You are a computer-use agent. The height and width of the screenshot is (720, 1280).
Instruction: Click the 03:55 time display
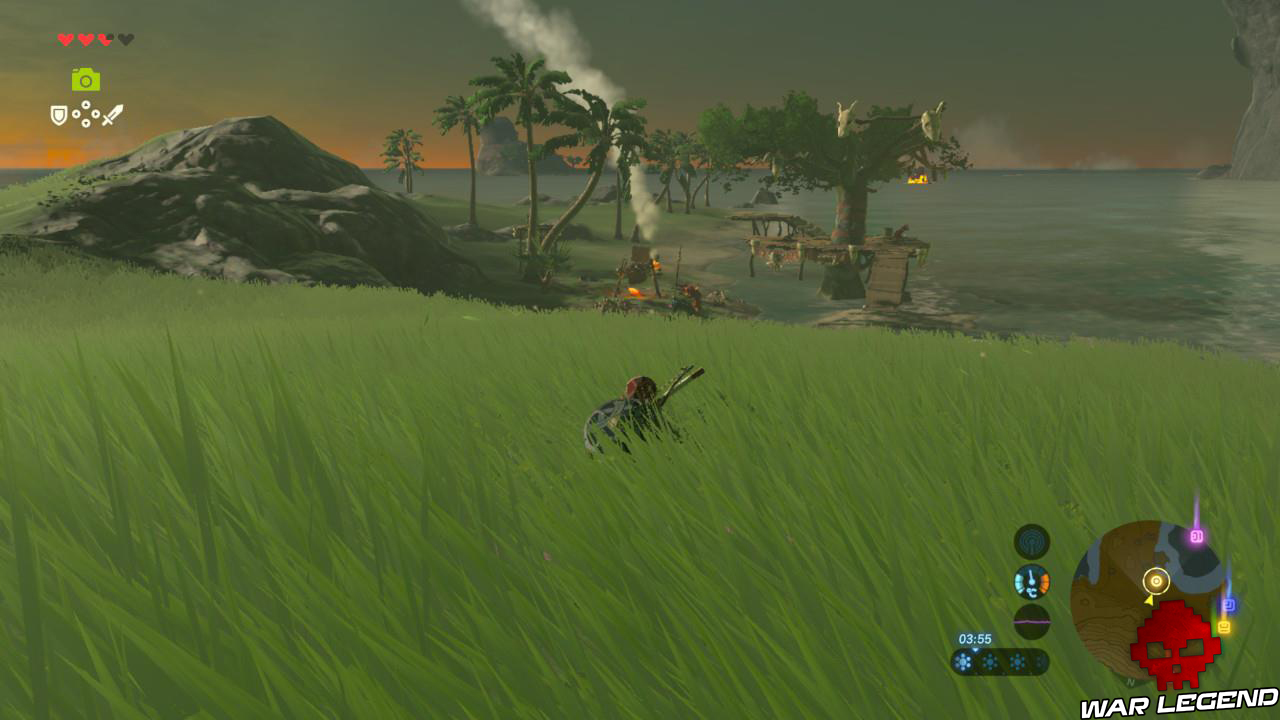(974, 639)
